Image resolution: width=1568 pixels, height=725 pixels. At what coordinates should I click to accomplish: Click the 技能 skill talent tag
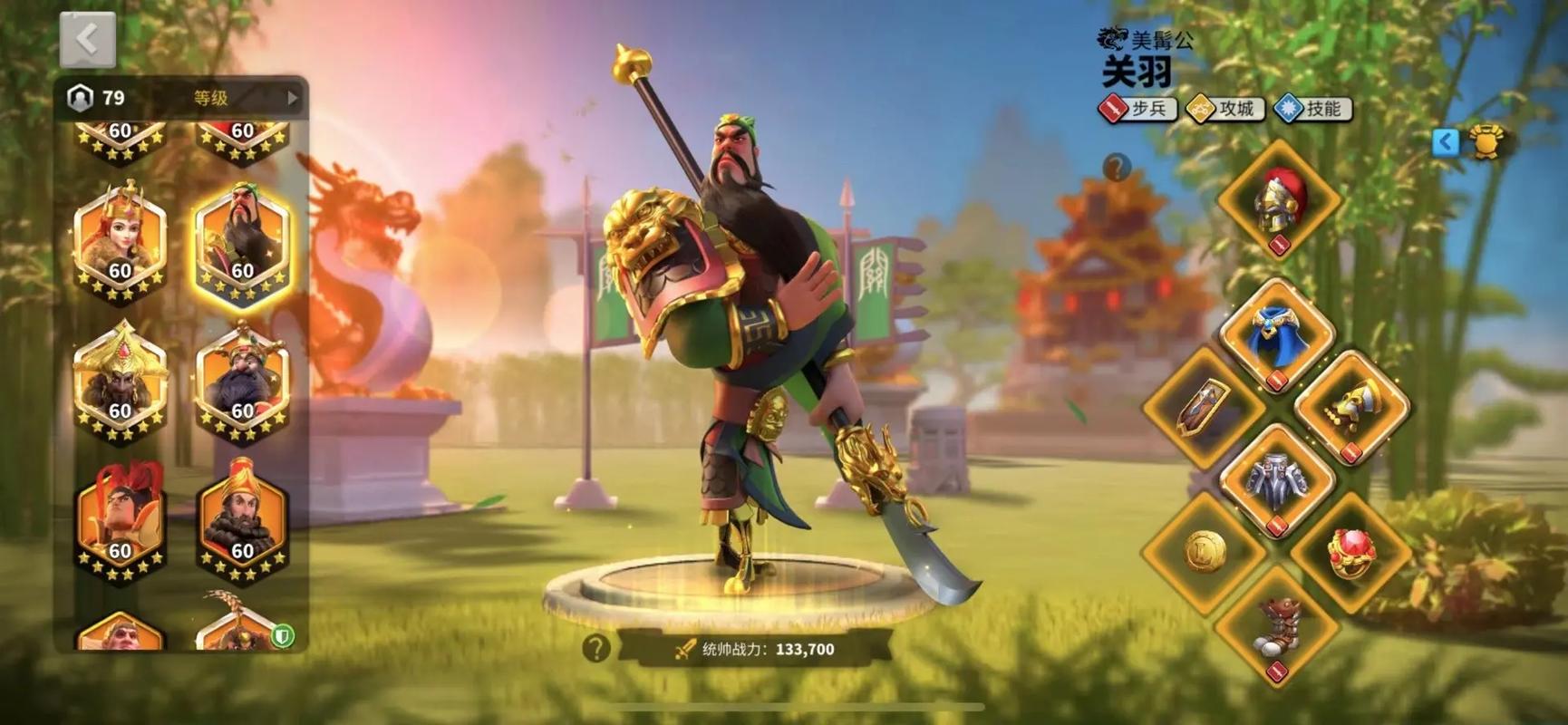point(1312,109)
